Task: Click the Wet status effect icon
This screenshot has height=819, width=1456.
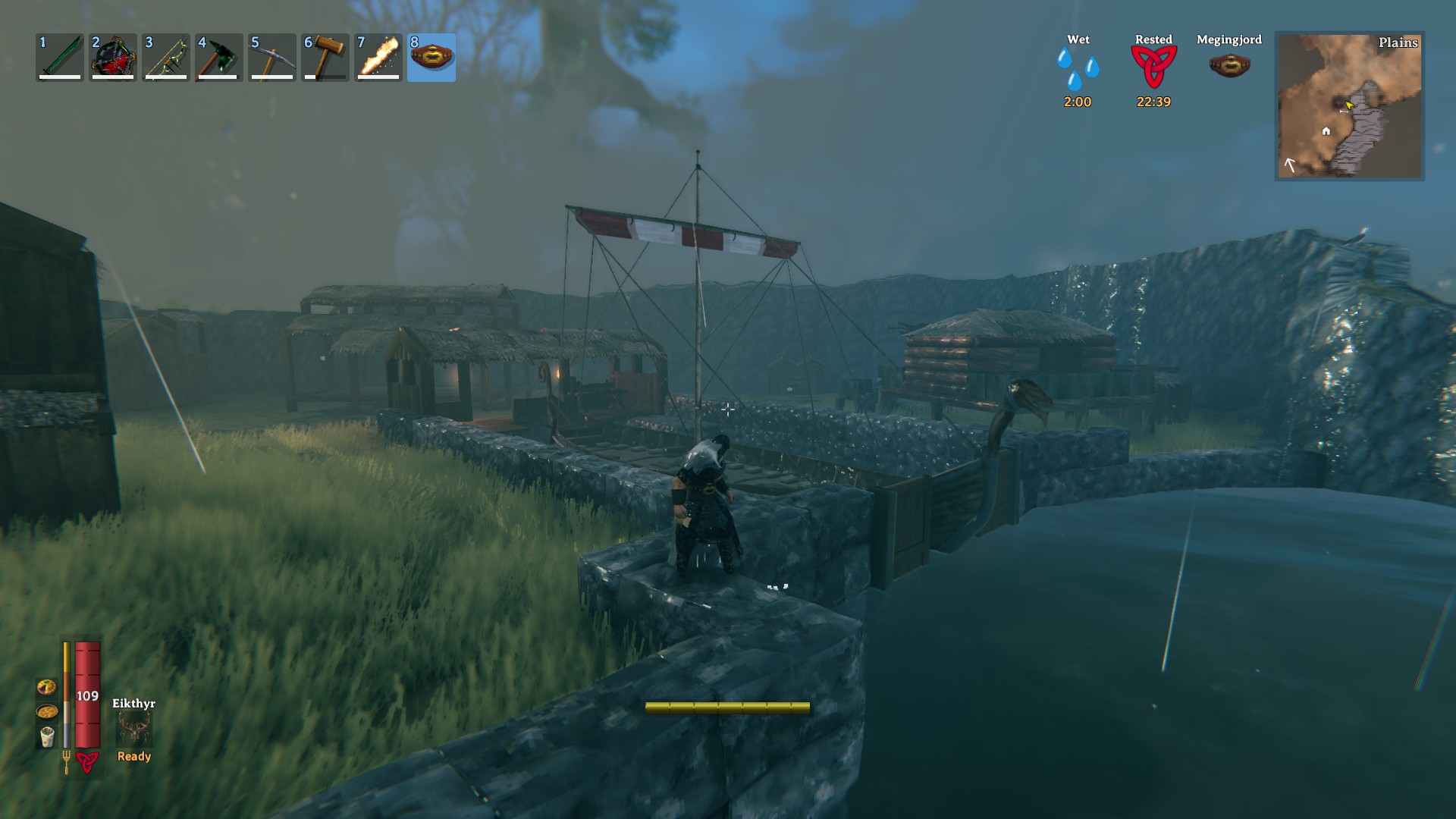Action: [x=1078, y=68]
